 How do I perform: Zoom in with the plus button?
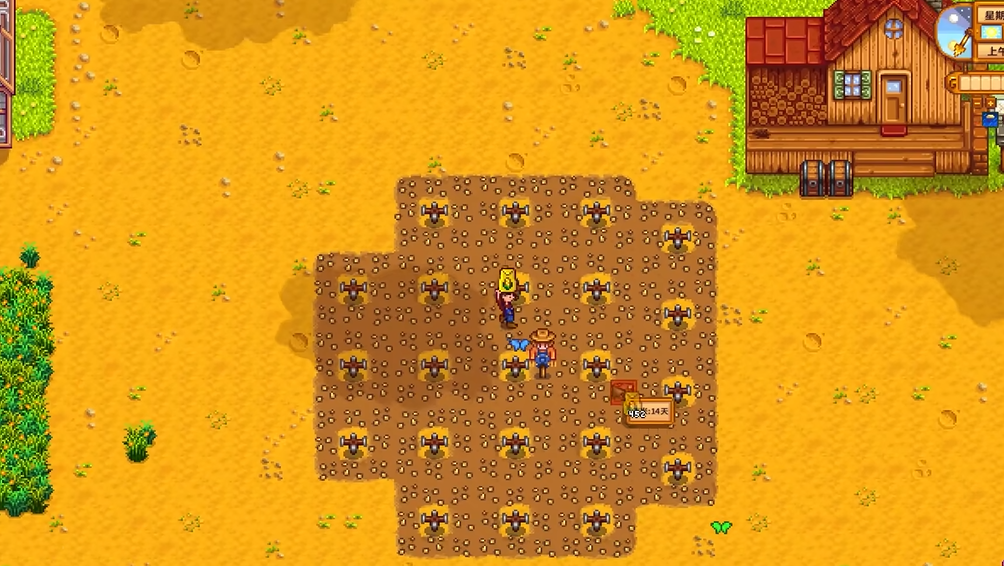[990, 103]
